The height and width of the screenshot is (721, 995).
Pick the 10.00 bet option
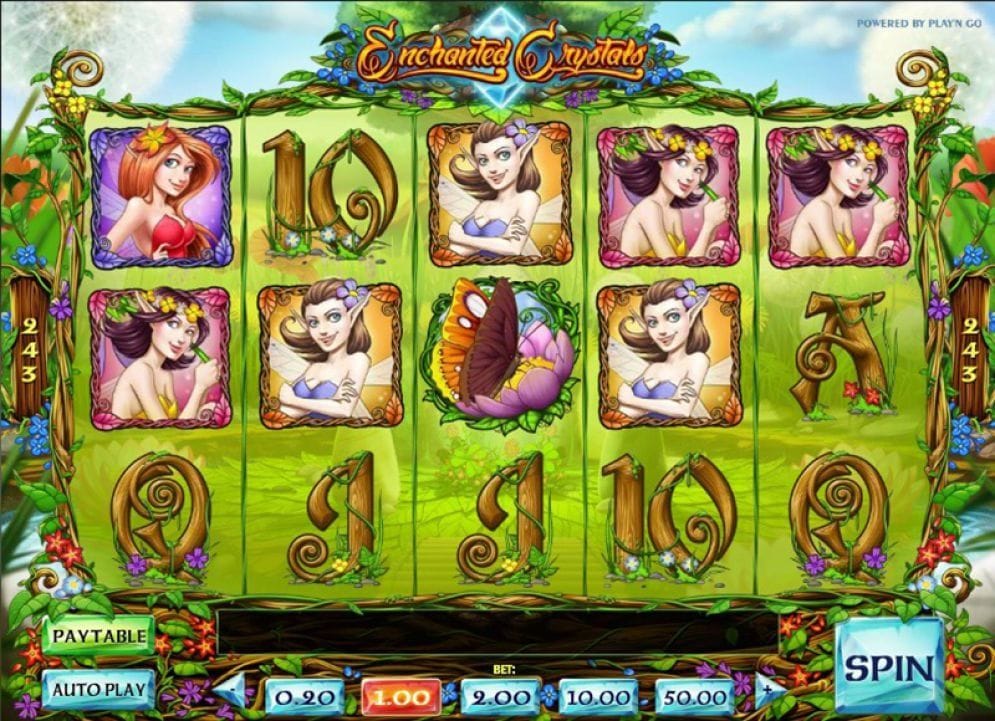click(x=598, y=696)
